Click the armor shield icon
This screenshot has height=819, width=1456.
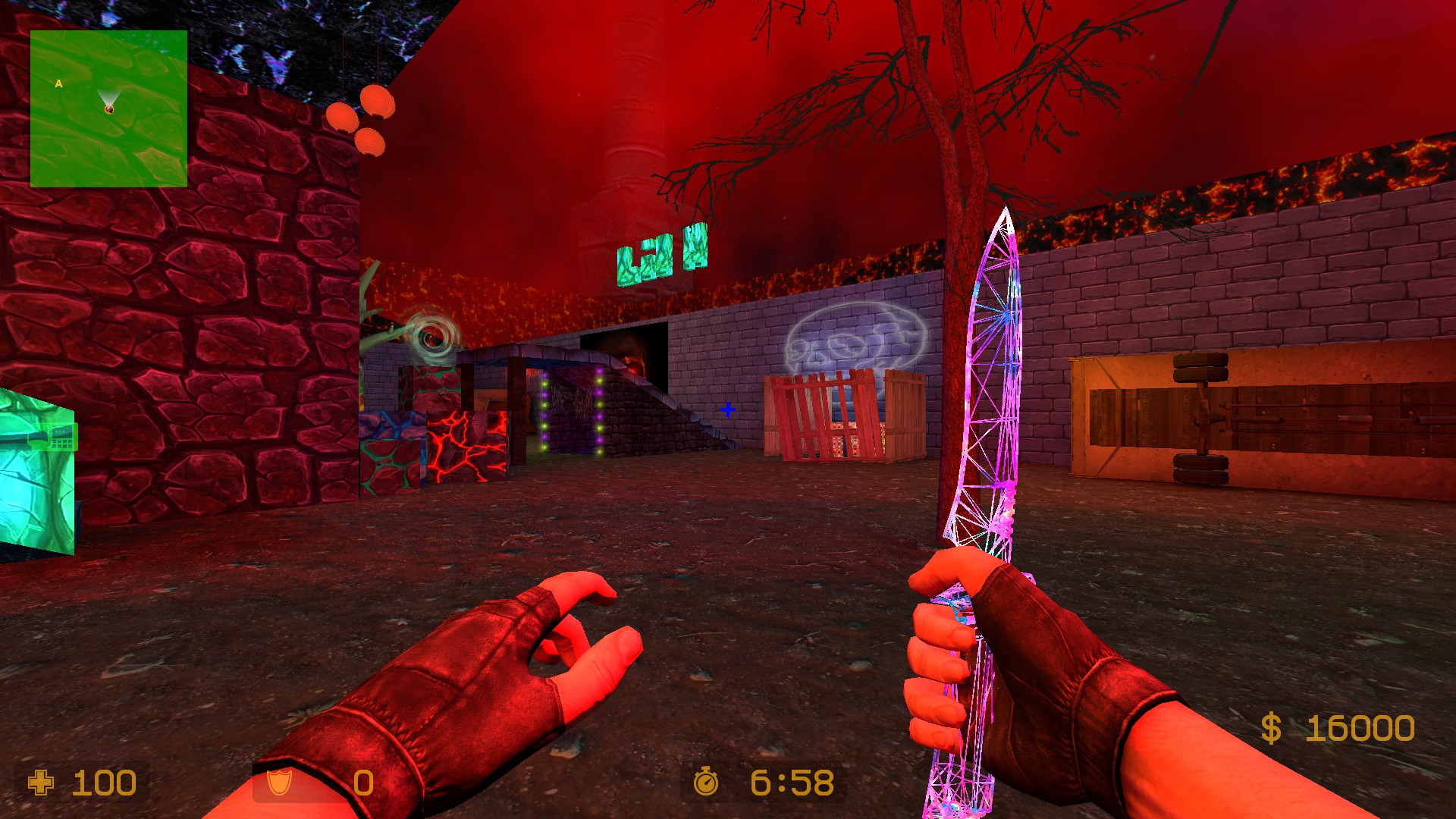click(280, 783)
